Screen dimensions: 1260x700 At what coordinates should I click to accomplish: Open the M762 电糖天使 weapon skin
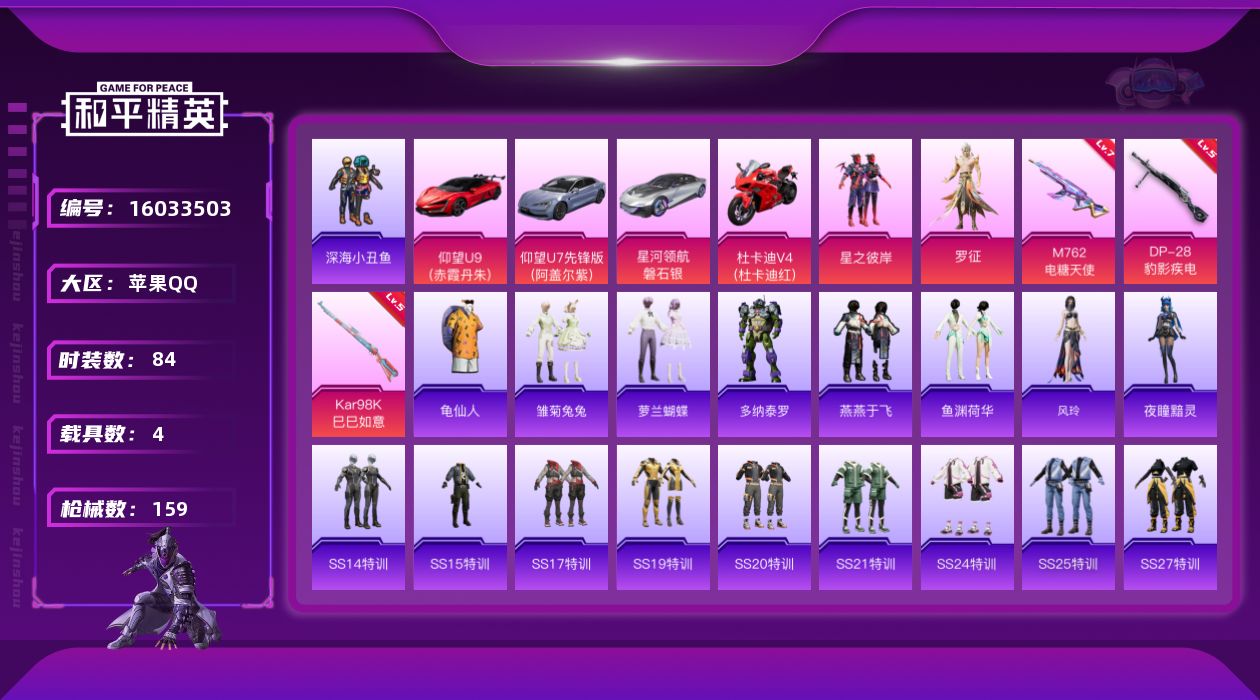1068,211
